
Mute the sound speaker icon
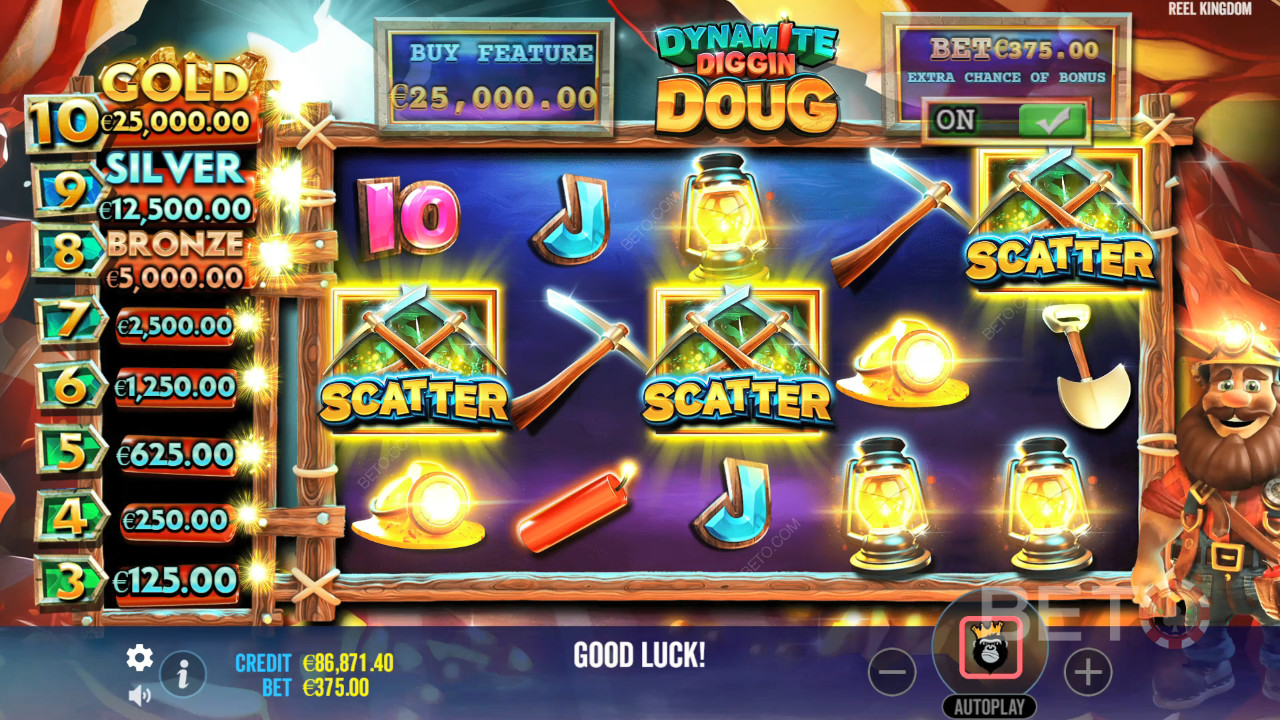pyautogui.click(x=139, y=694)
